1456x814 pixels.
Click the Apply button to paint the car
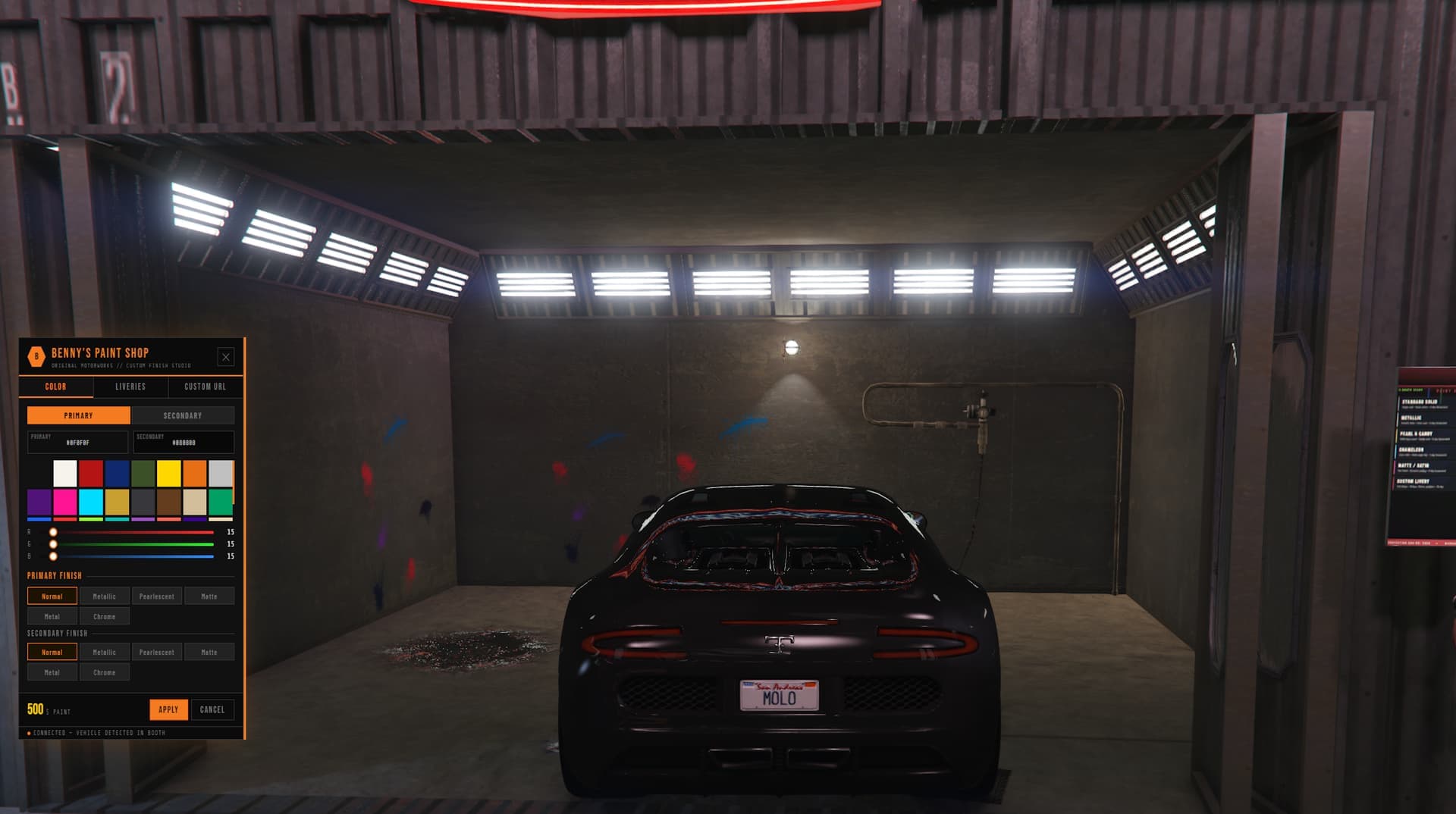[x=168, y=709]
